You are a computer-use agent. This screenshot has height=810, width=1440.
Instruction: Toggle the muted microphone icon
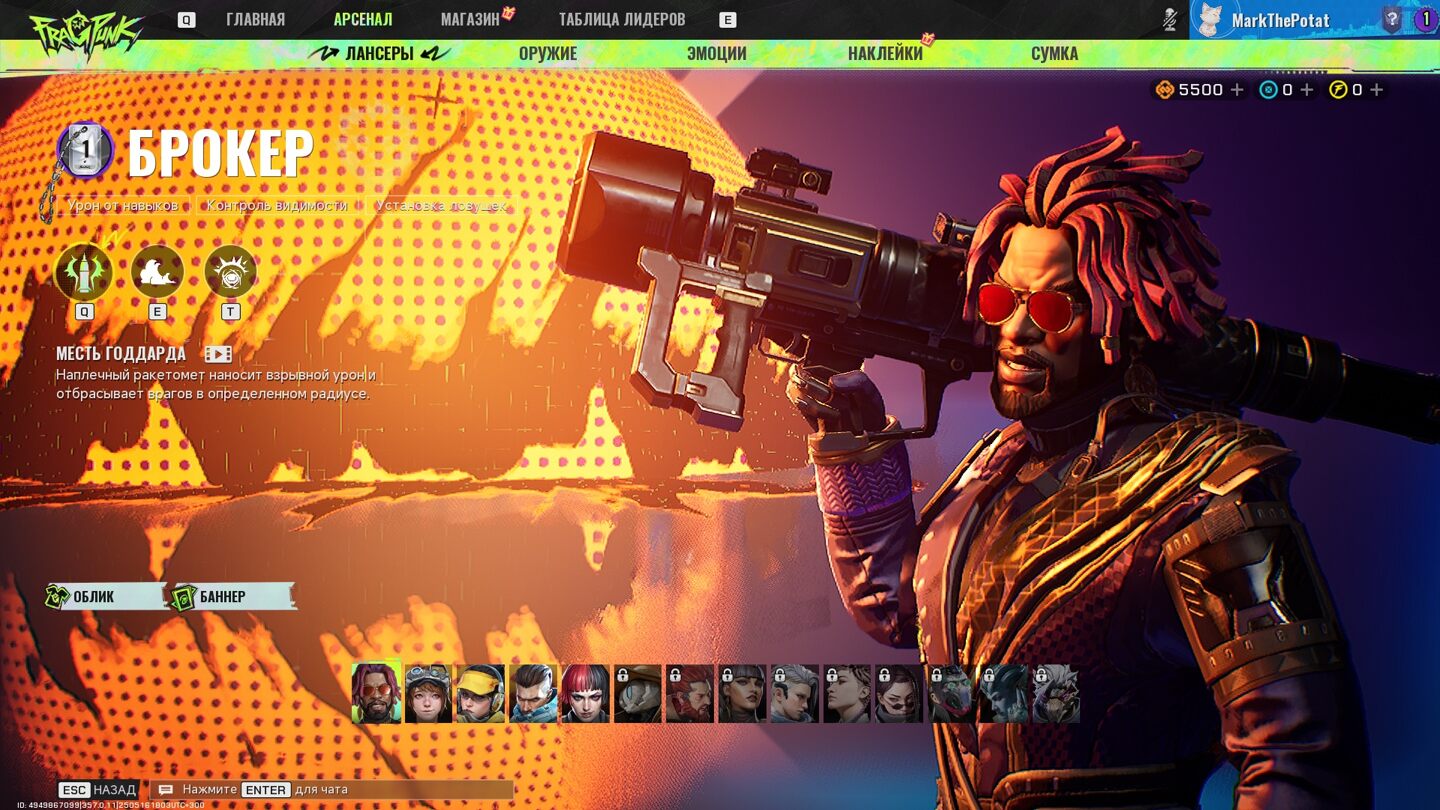(1170, 19)
